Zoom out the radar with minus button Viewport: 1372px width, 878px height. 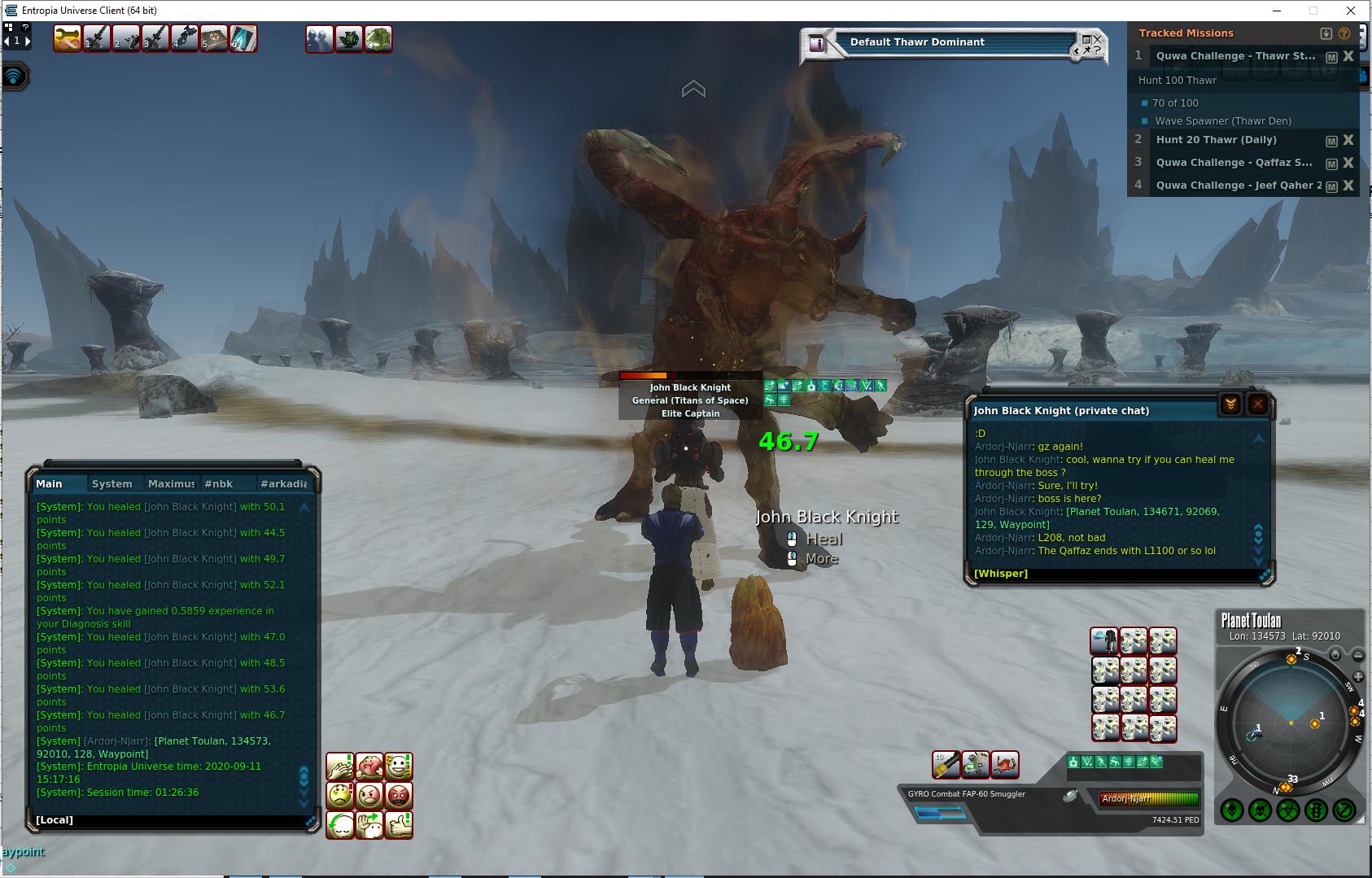click(1358, 655)
